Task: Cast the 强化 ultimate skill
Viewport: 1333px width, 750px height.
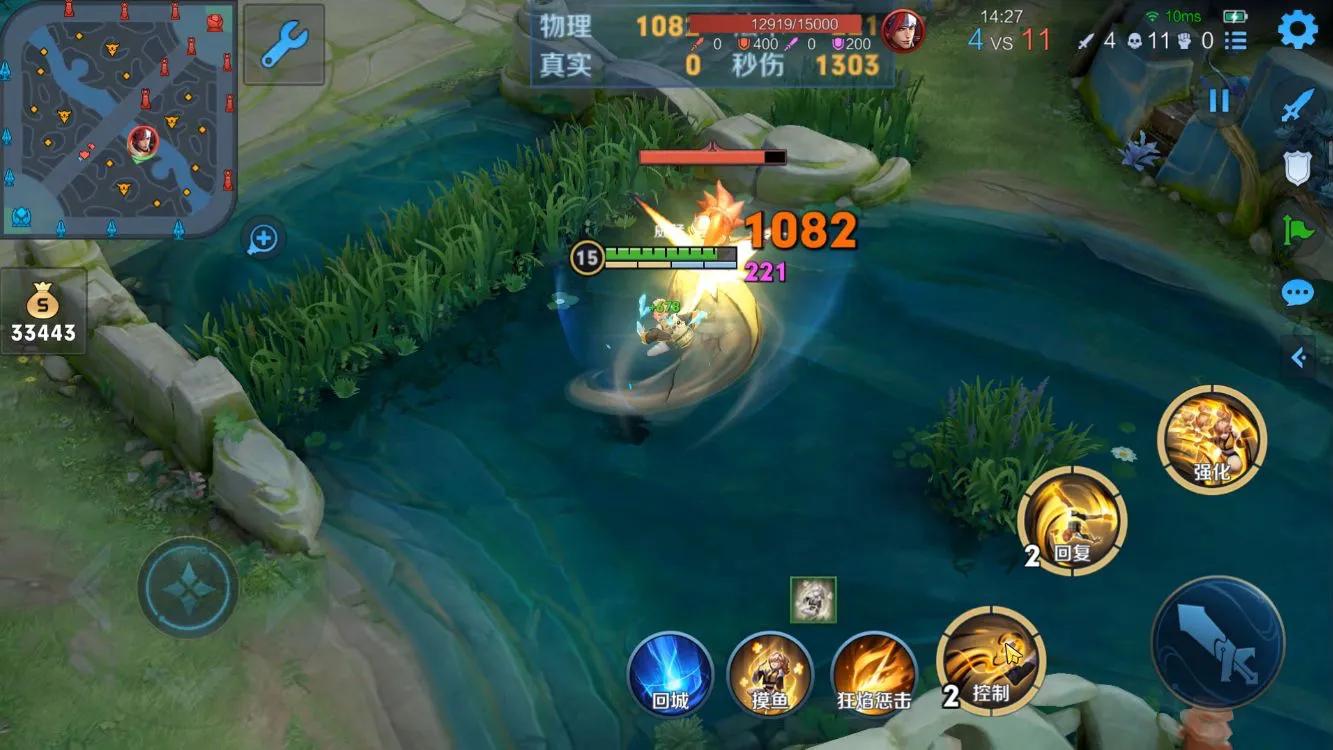Action: coord(1212,439)
